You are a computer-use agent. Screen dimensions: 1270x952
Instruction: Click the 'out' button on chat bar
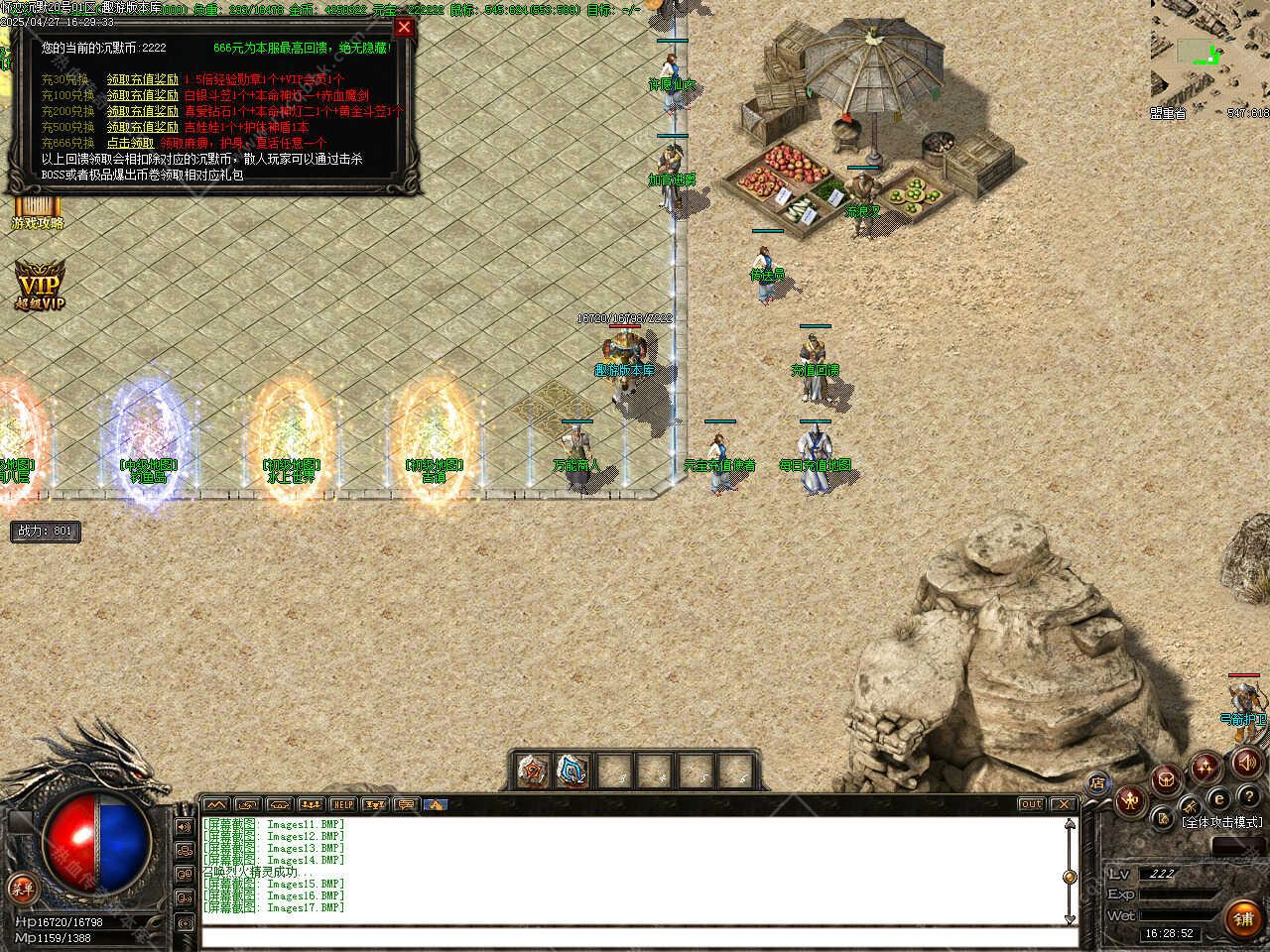coord(1031,804)
